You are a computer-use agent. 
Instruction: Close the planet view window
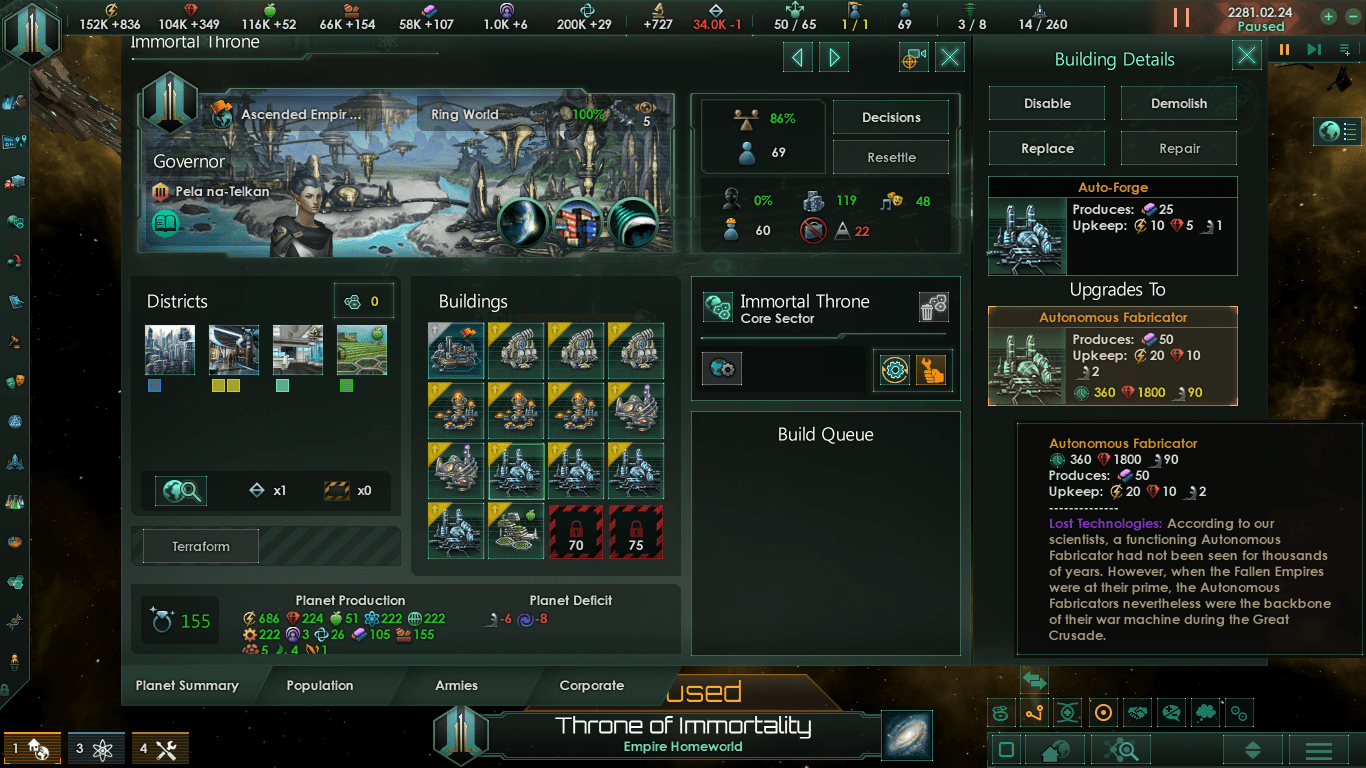pyautogui.click(x=950, y=58)
